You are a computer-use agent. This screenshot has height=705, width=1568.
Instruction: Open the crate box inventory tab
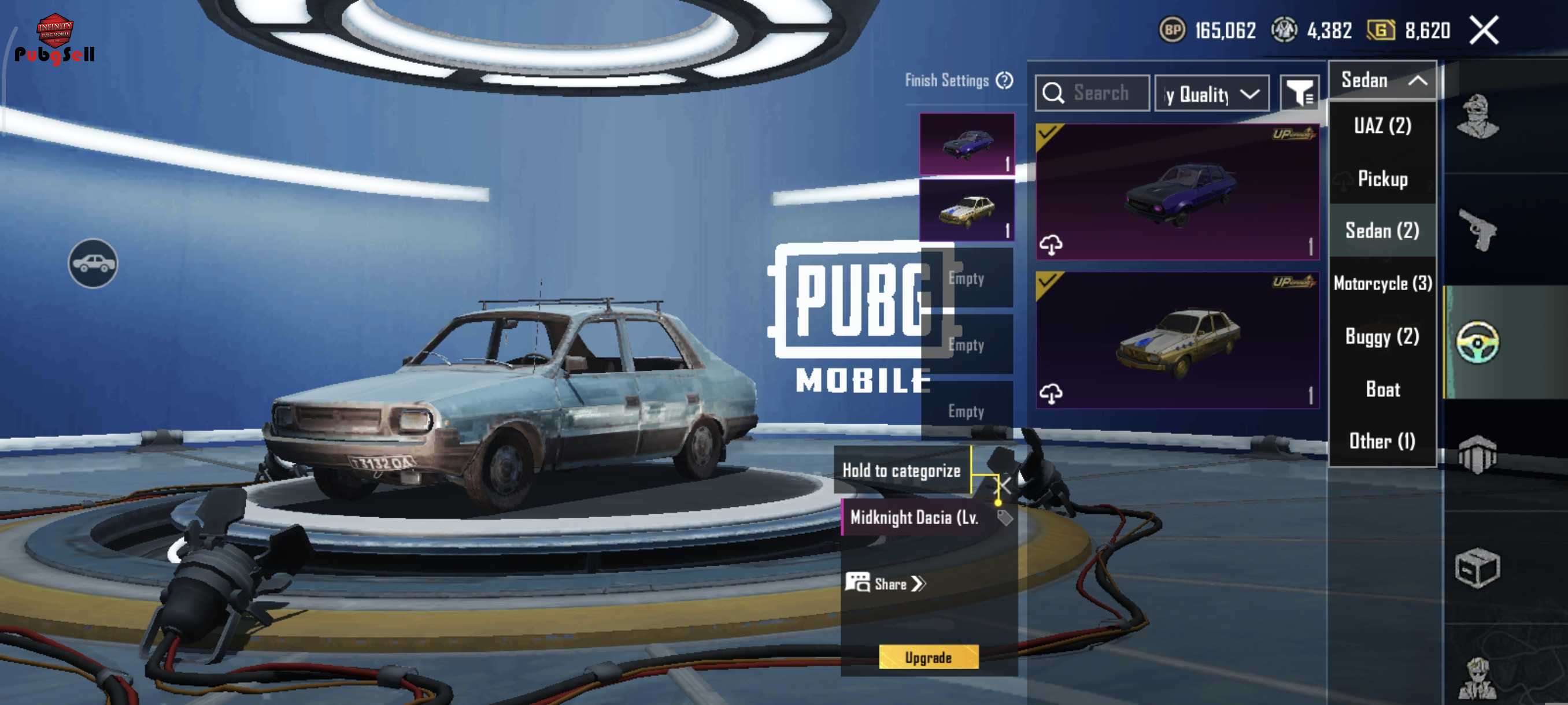click(x=1477, y=568)
